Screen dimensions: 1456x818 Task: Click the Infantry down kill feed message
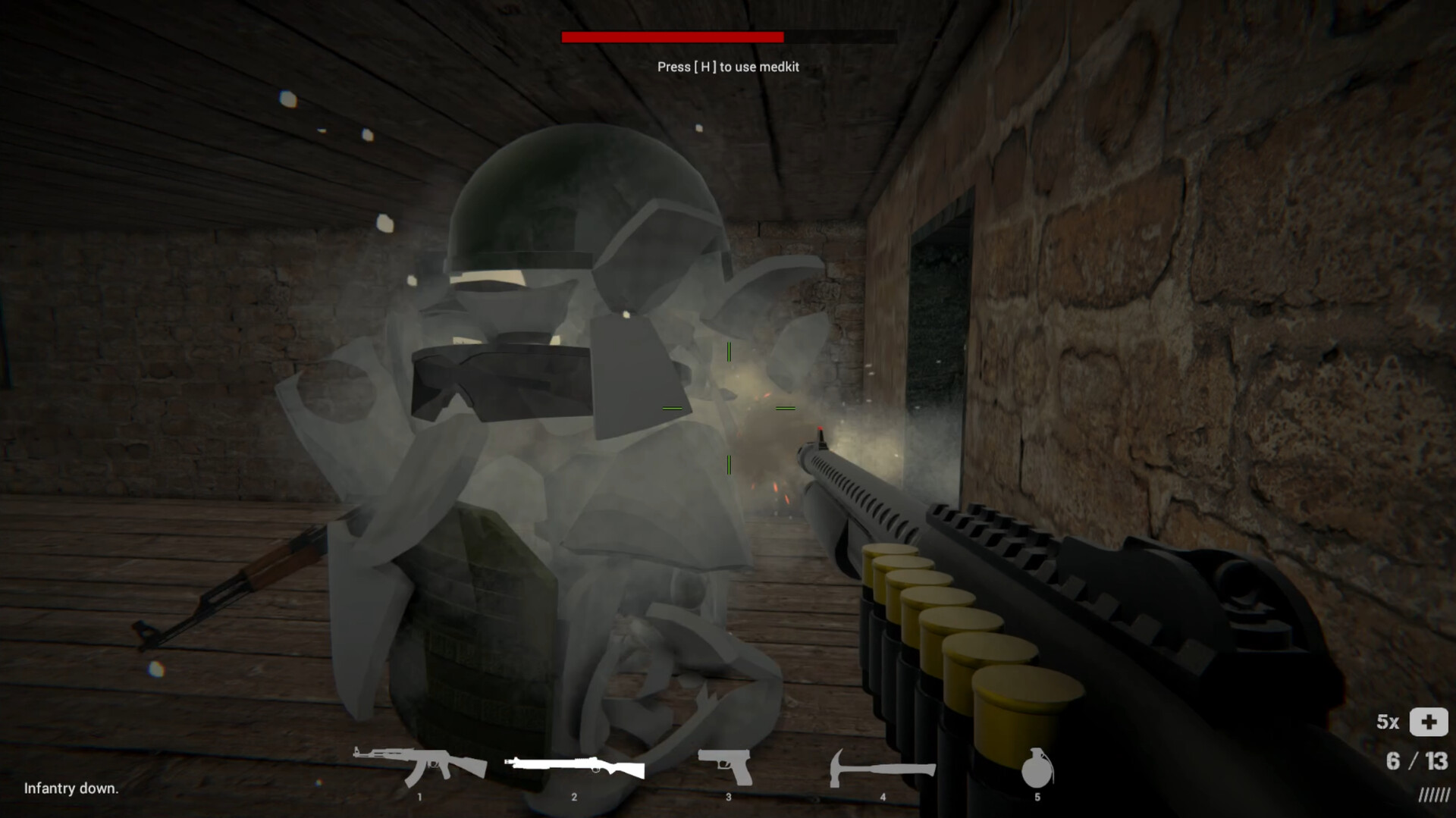click(x=71, y=788)
